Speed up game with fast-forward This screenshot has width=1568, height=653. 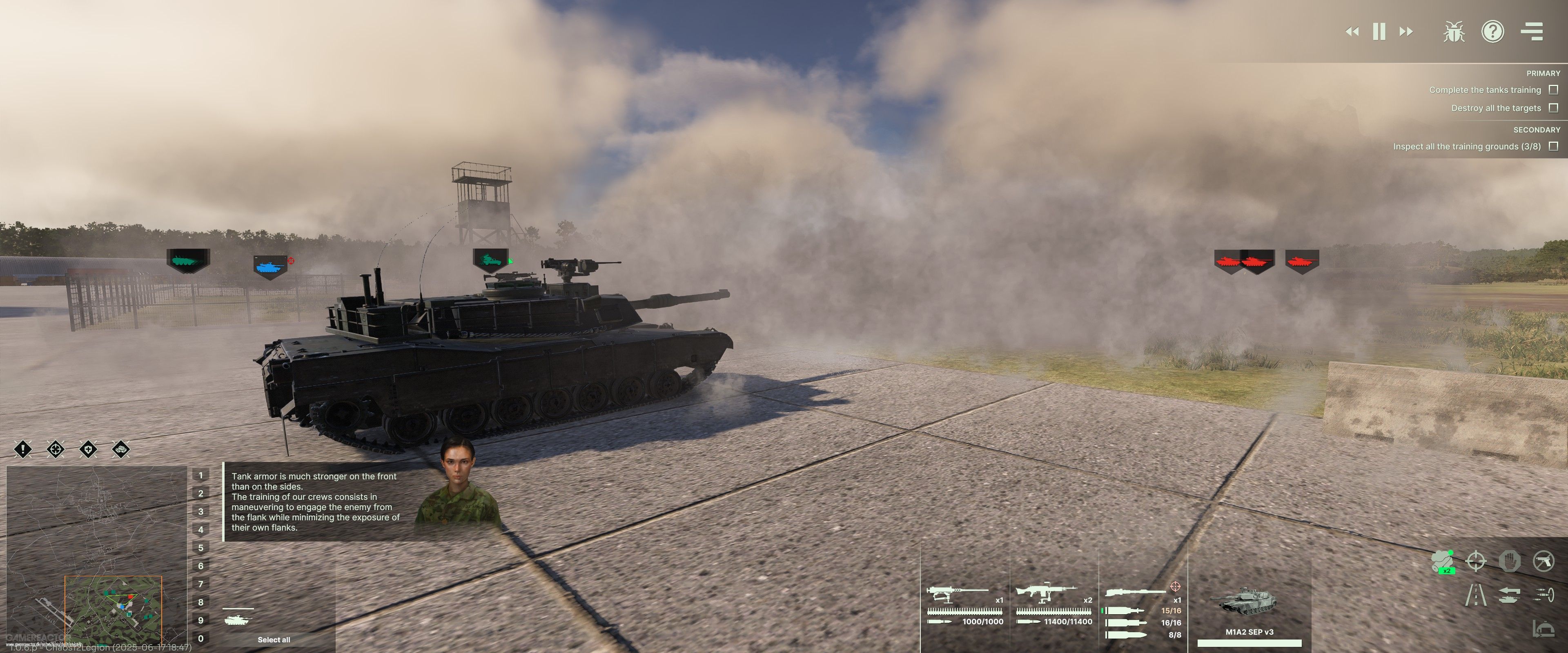1406,32
